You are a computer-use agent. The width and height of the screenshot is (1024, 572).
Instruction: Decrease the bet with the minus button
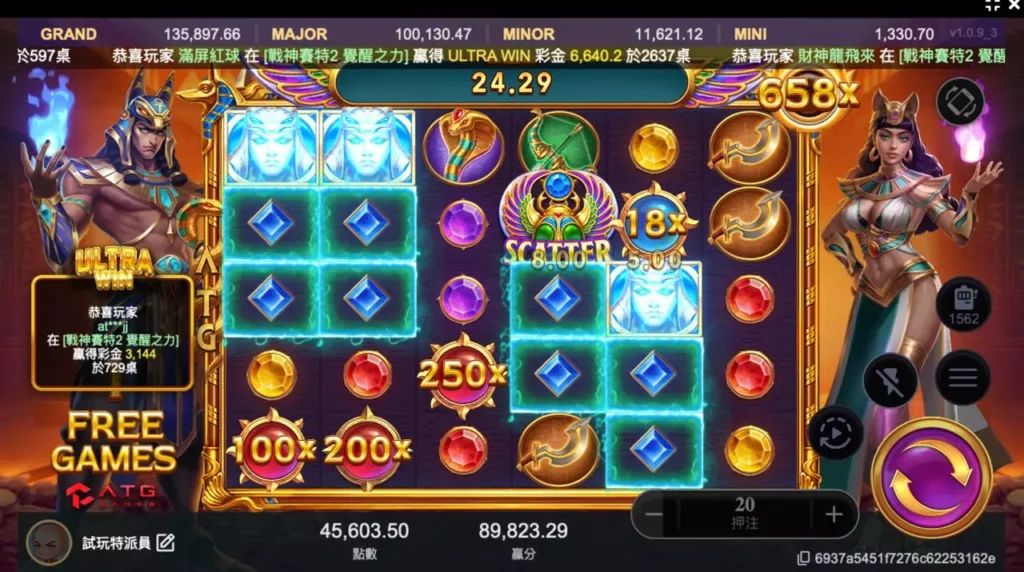[x=655, y=514]
